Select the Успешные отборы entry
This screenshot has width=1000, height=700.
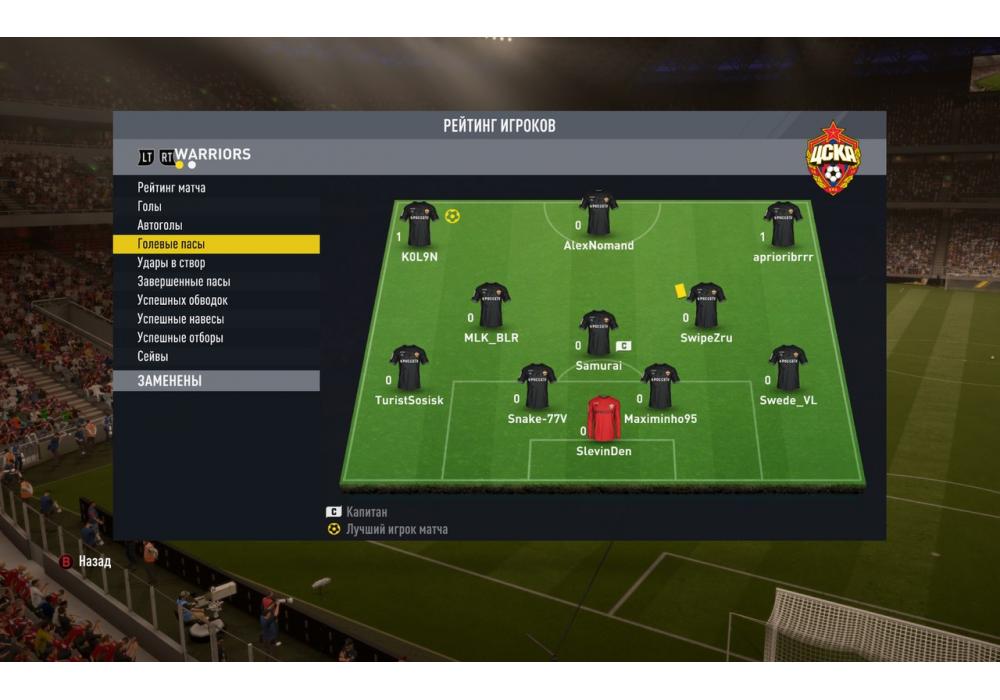click(x=181, y=338)
